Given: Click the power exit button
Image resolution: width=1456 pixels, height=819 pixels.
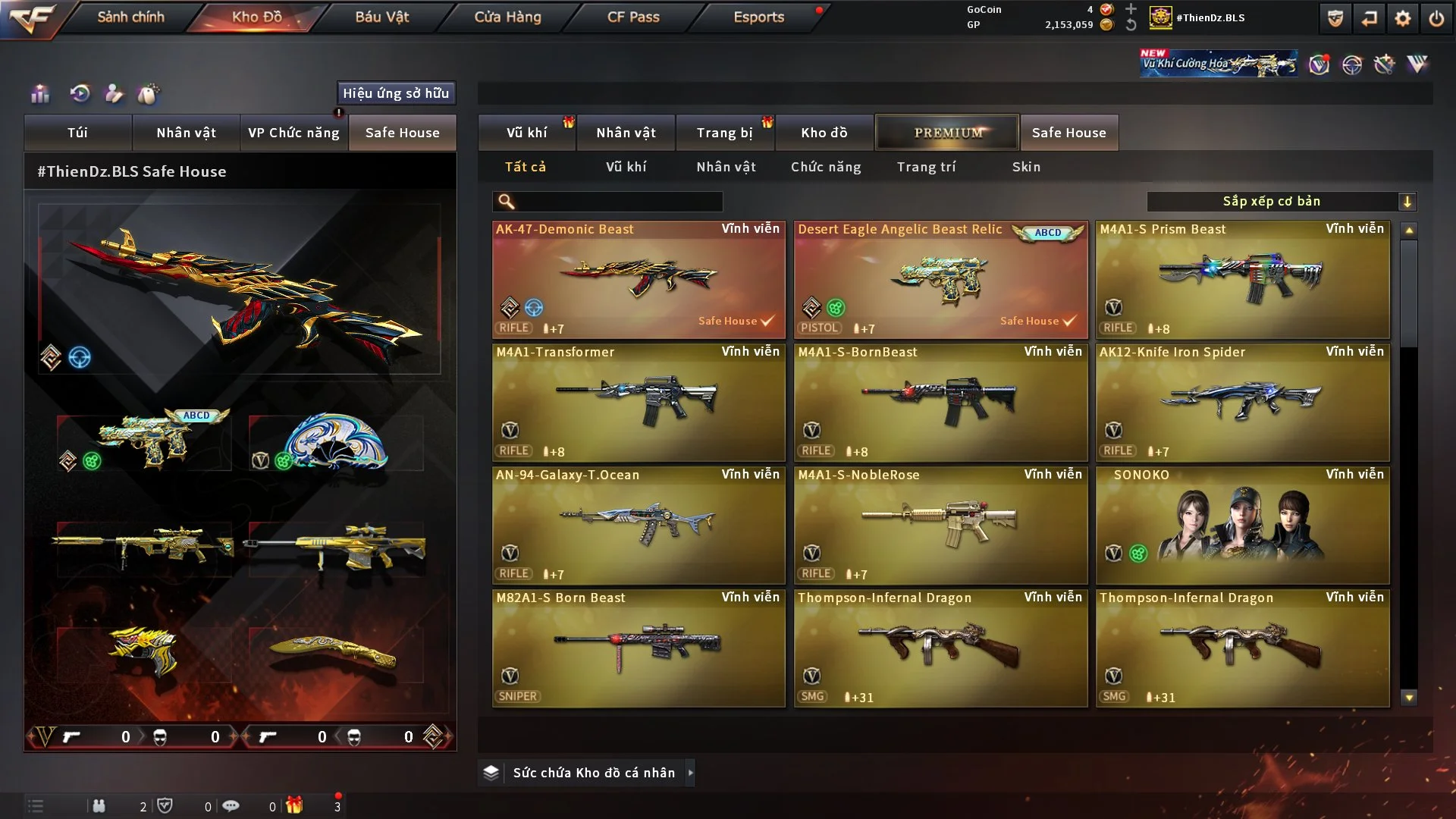Looking at the screenshot, I should click(x=1436, y=18).
